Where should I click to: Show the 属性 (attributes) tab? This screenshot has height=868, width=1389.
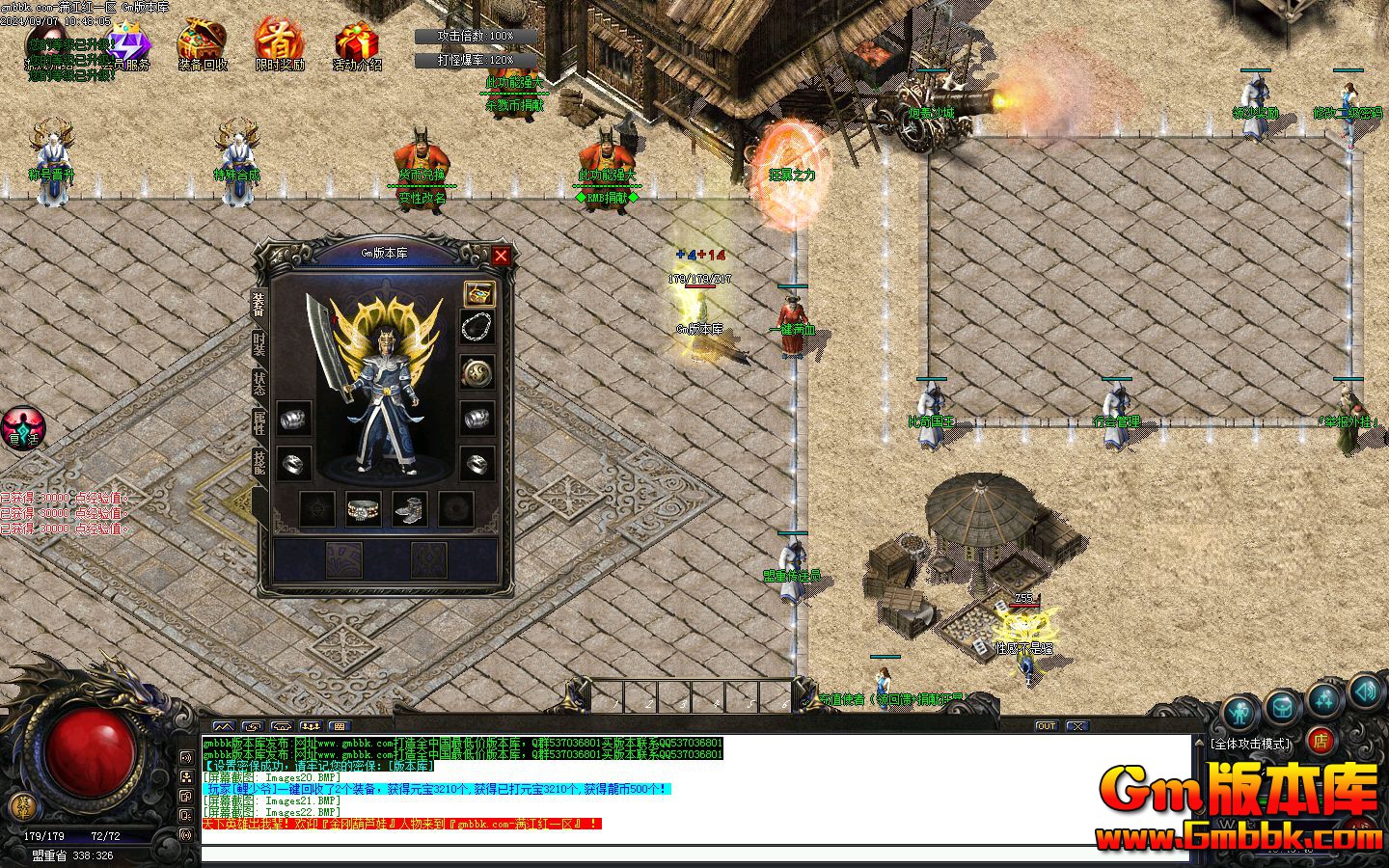[259, 422]
